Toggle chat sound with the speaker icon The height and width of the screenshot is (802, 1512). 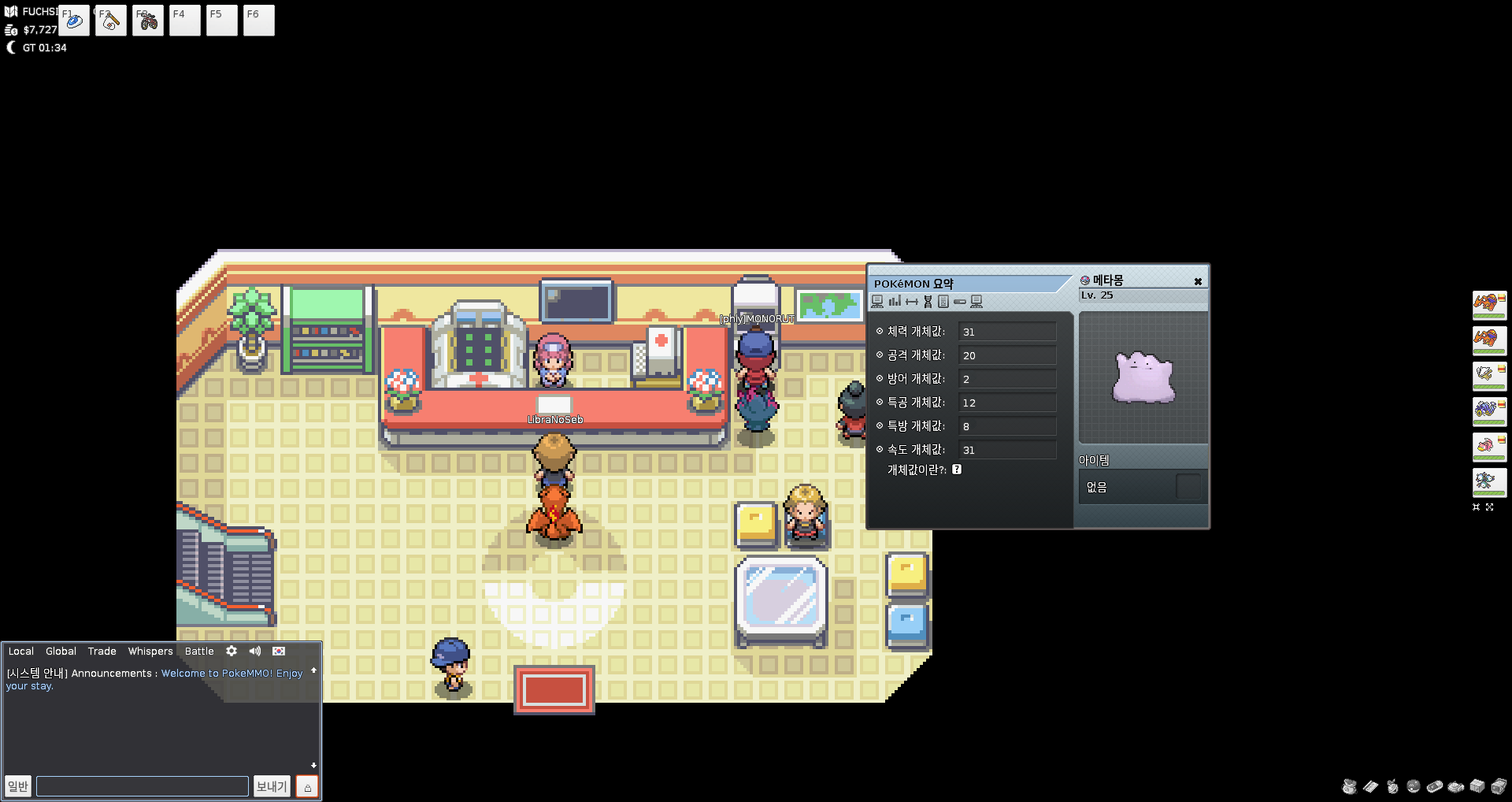[x=255, y=652]
